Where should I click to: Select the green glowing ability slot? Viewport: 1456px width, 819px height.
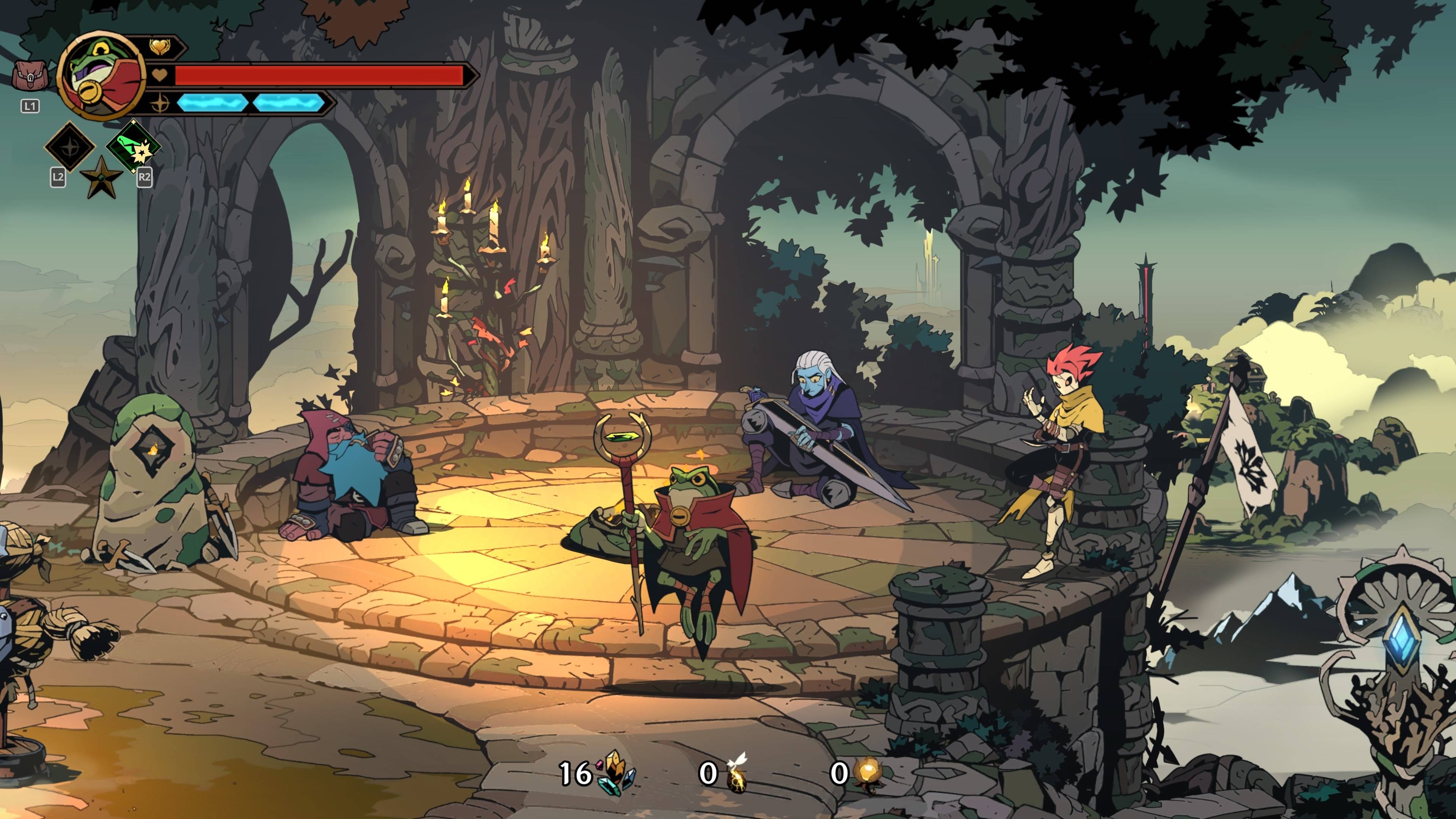point(133,145)
